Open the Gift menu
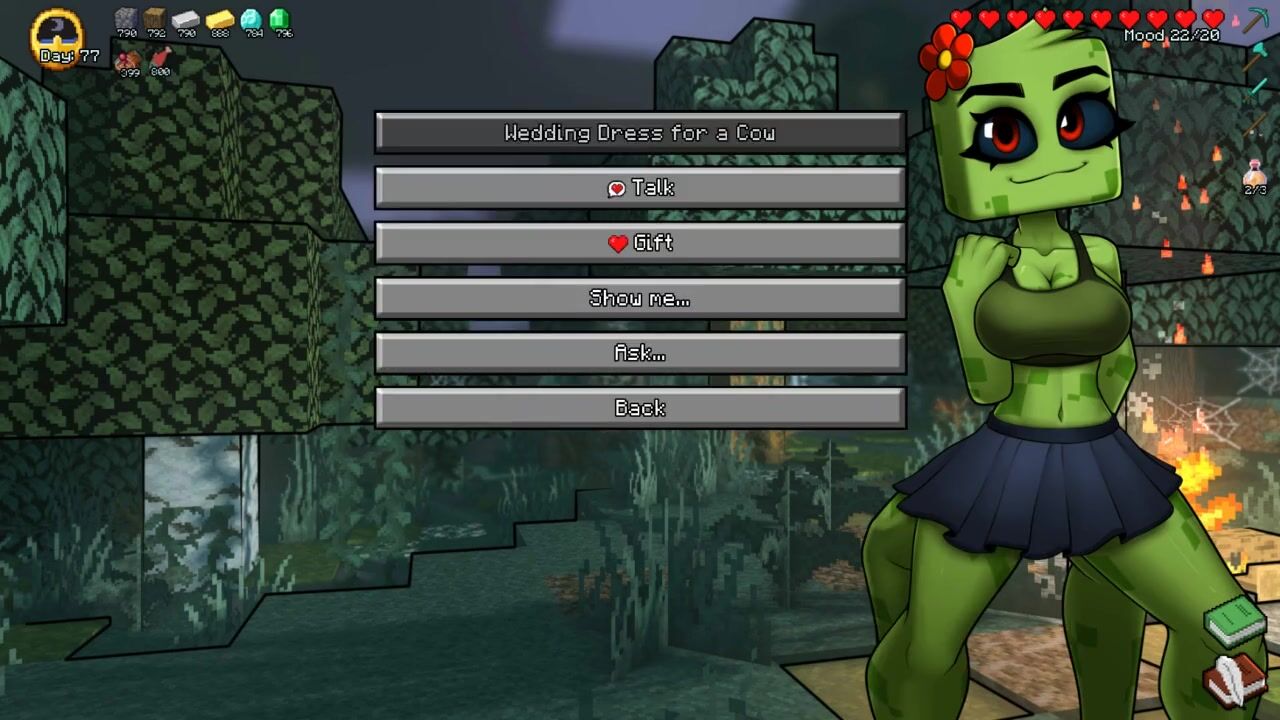The height and width of the screenshot is (720, 1280). coord(640,243)
